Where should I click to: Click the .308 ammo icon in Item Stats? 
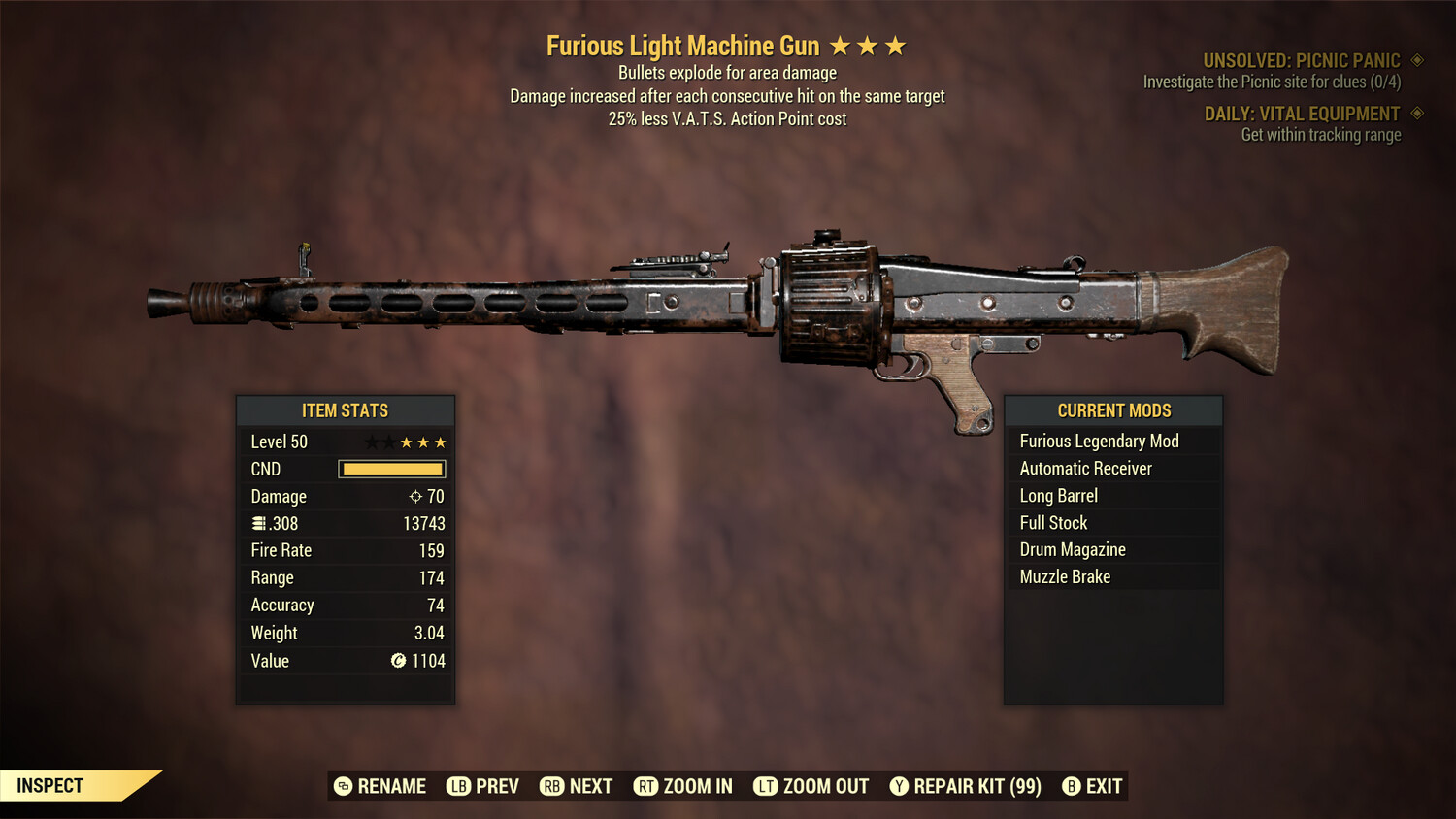pos(259,523)
